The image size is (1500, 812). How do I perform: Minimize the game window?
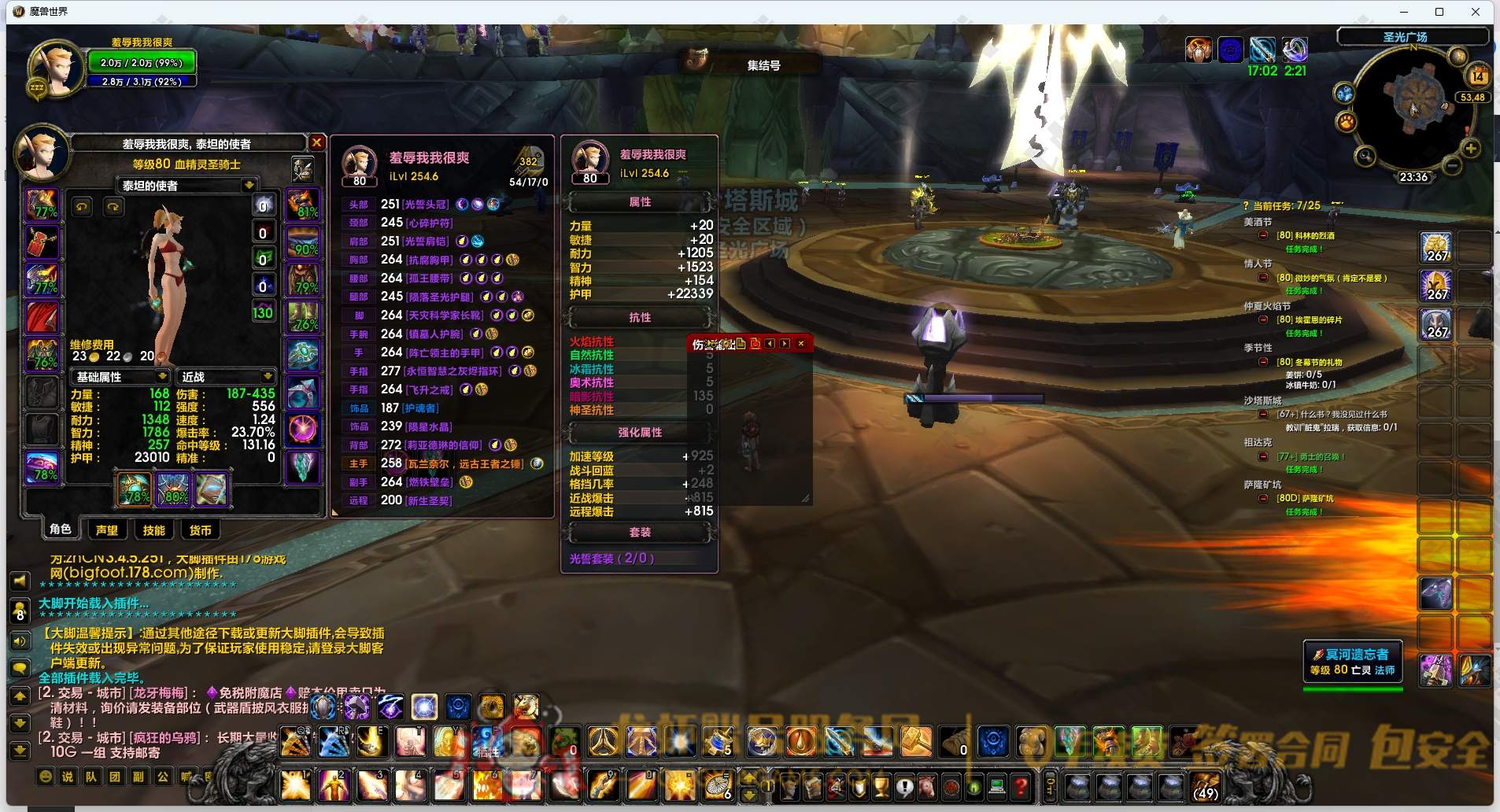pos(1404,12)
